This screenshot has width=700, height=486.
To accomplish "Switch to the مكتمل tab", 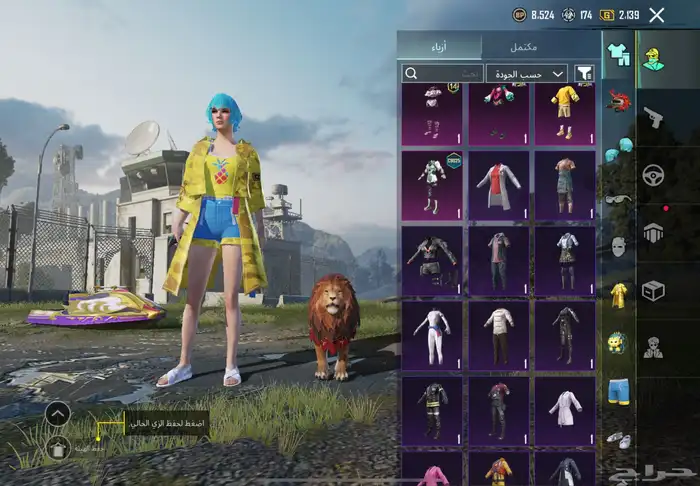I will coord(524,46).
